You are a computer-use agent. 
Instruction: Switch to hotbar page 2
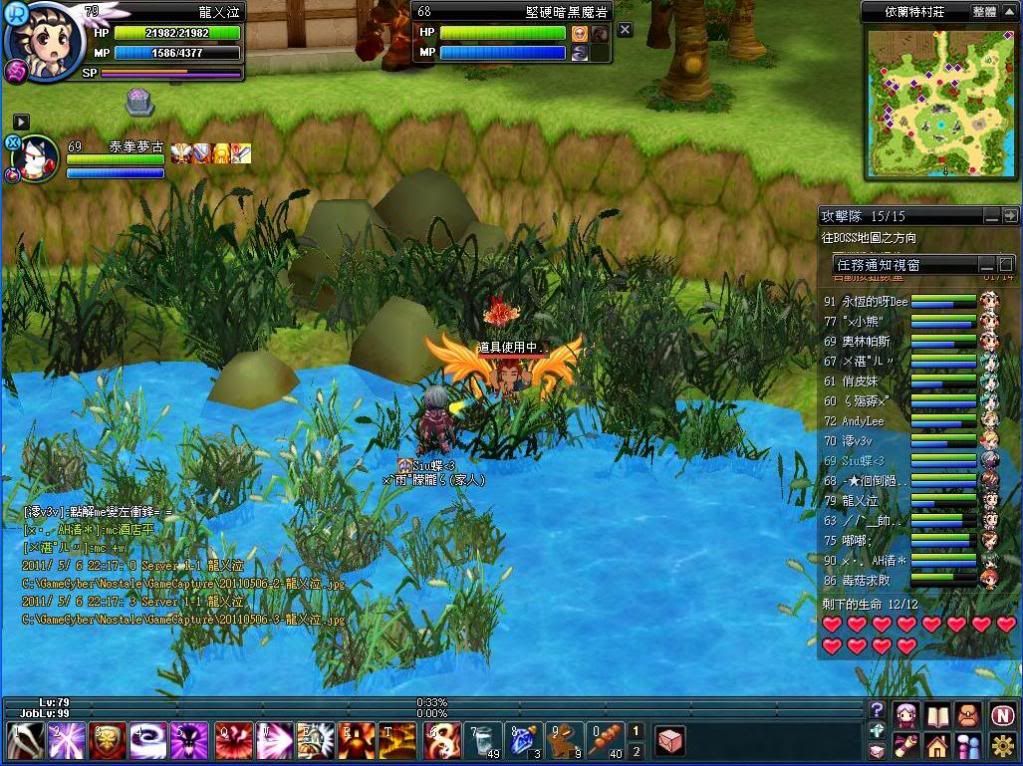pos(636,750)
